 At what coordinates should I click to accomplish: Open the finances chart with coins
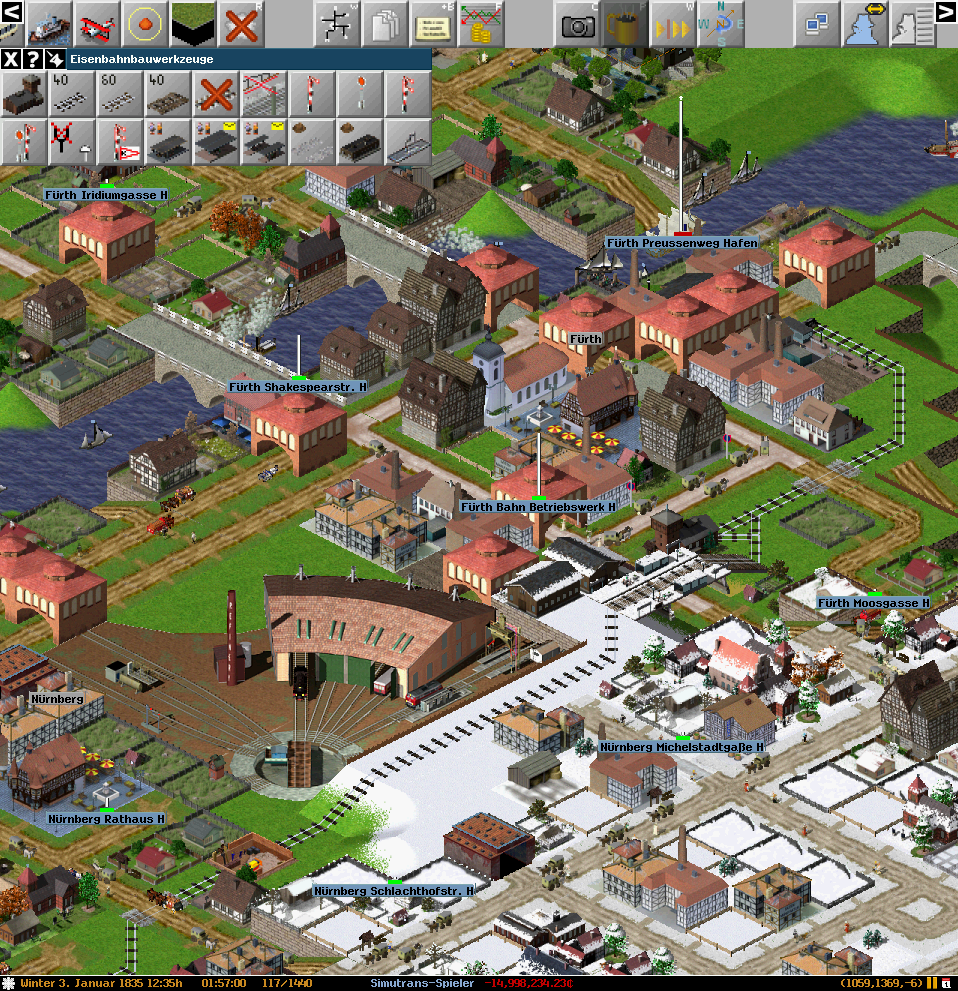(481, 22)
